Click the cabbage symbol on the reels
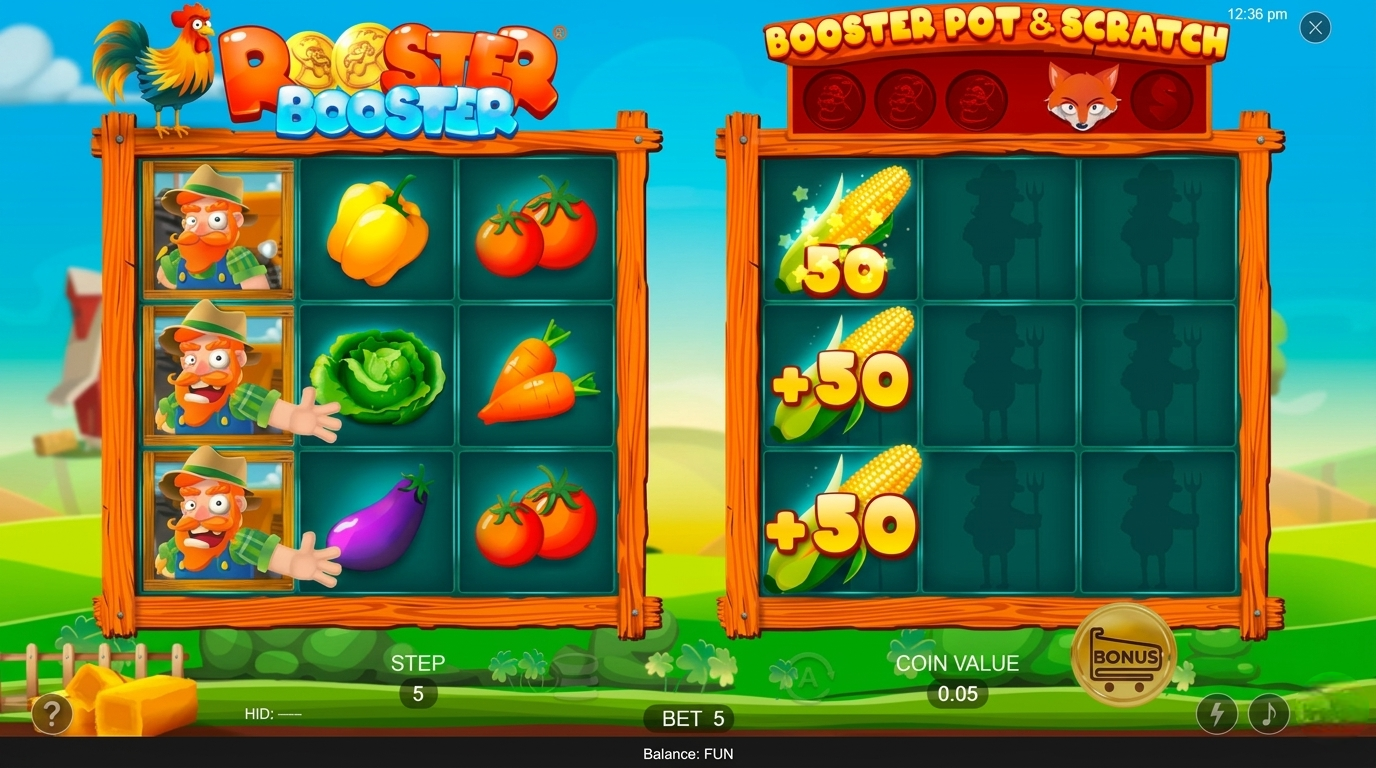 click(378, 380)
